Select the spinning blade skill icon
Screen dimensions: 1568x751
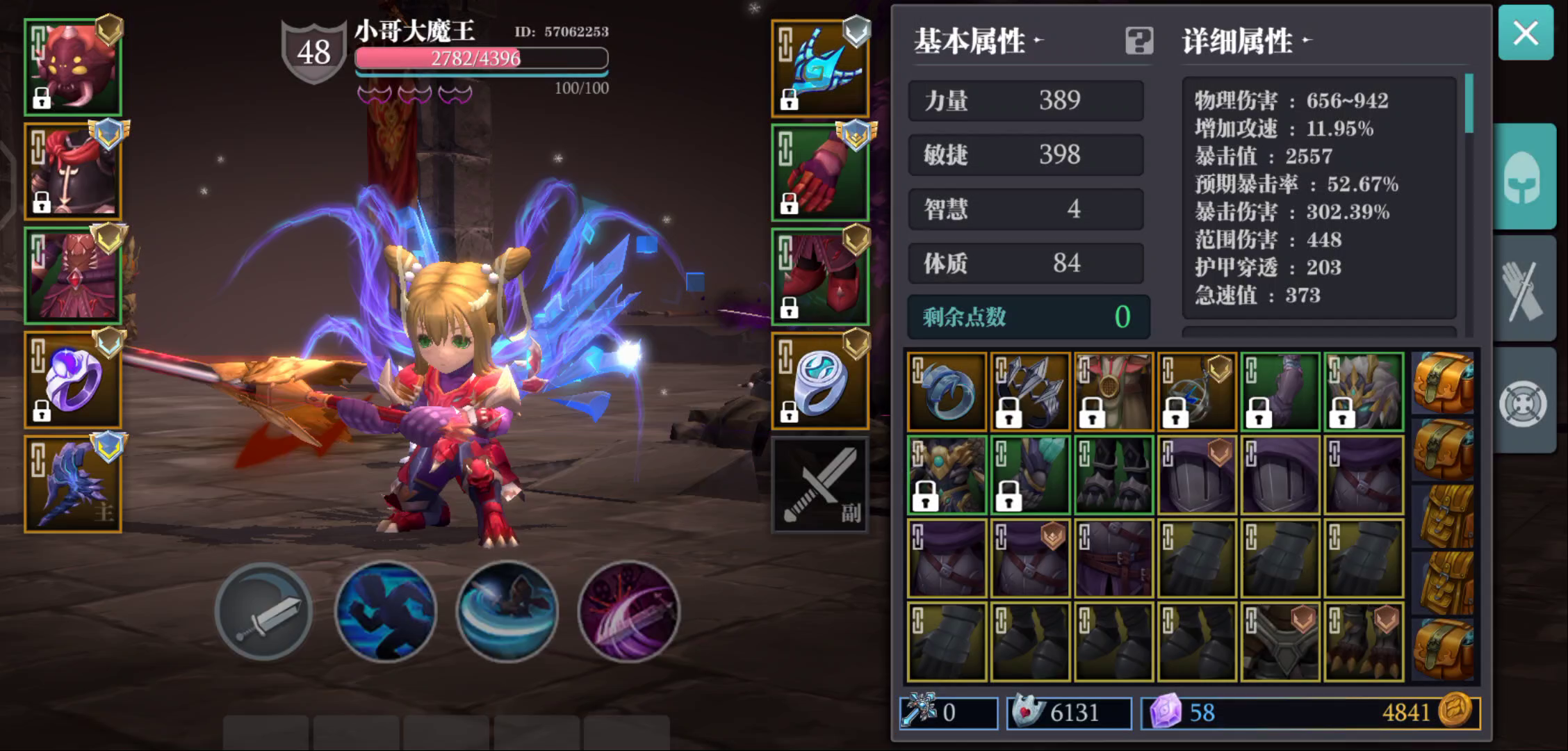[x=507, y=611]
